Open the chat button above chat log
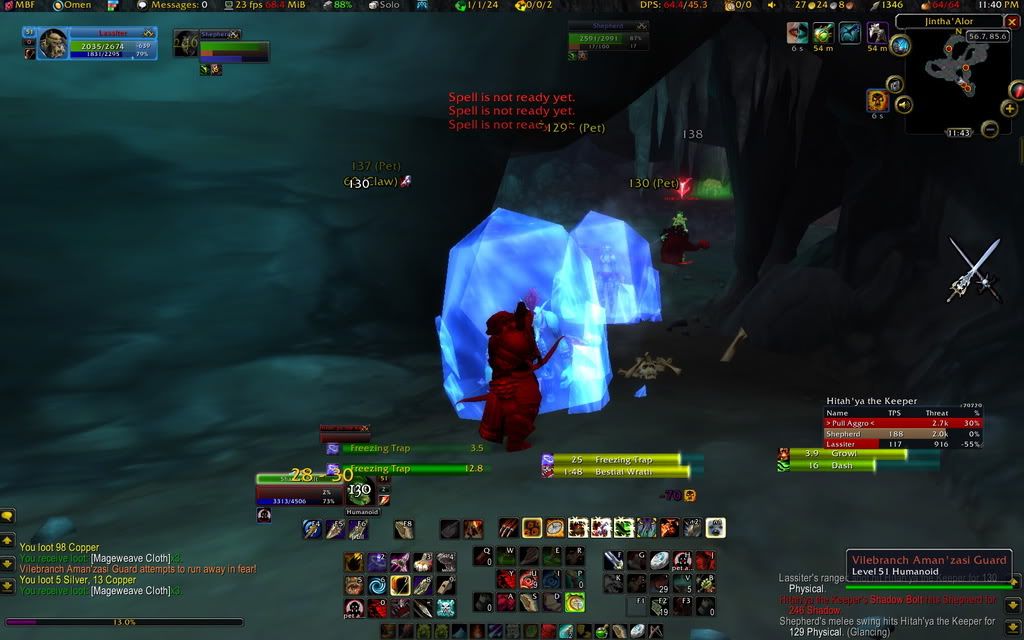The width and height of the screenshot is (1024, 640). click(7, 516)
